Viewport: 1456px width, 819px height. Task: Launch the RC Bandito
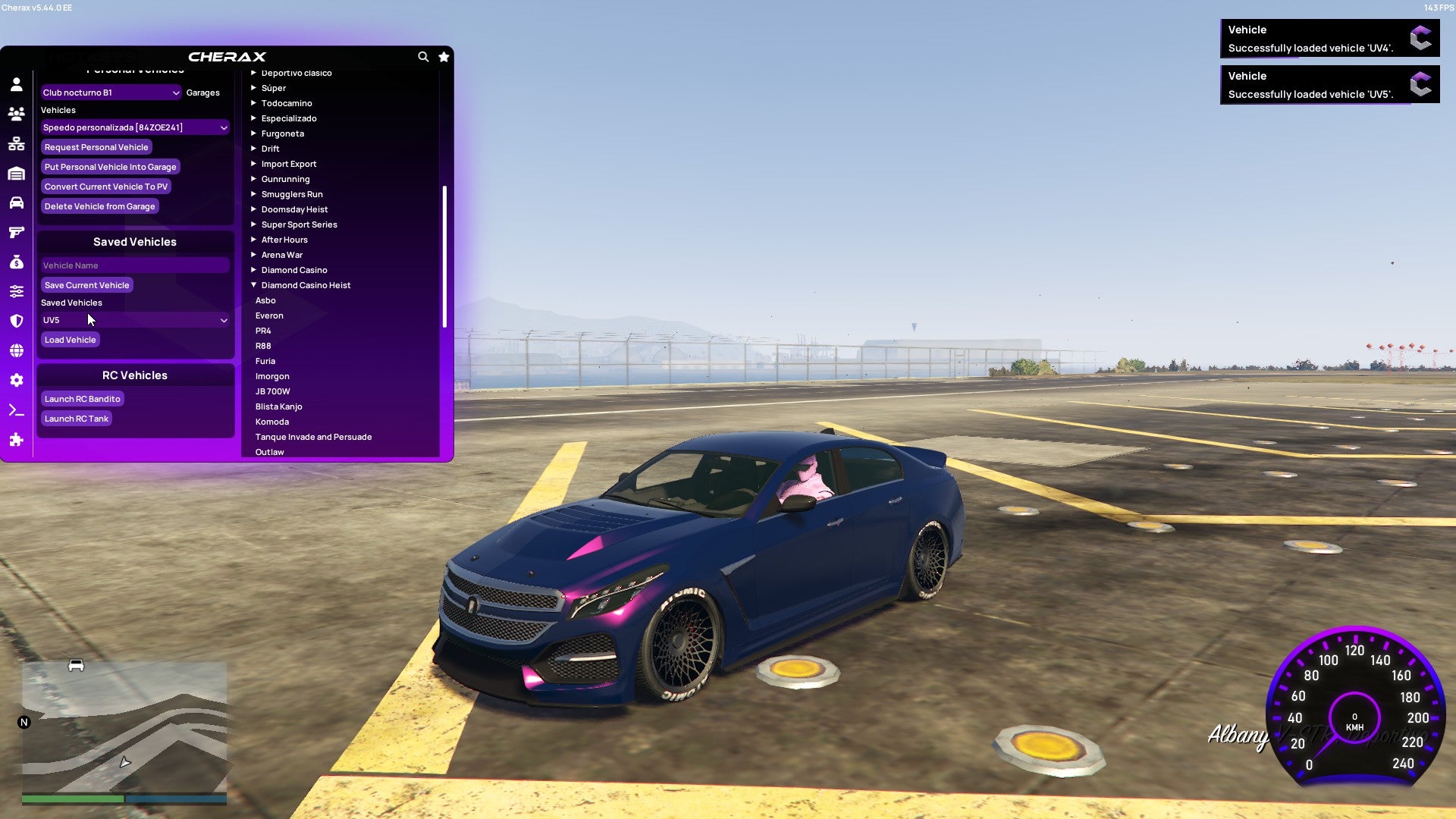click(x=82, y=398)
